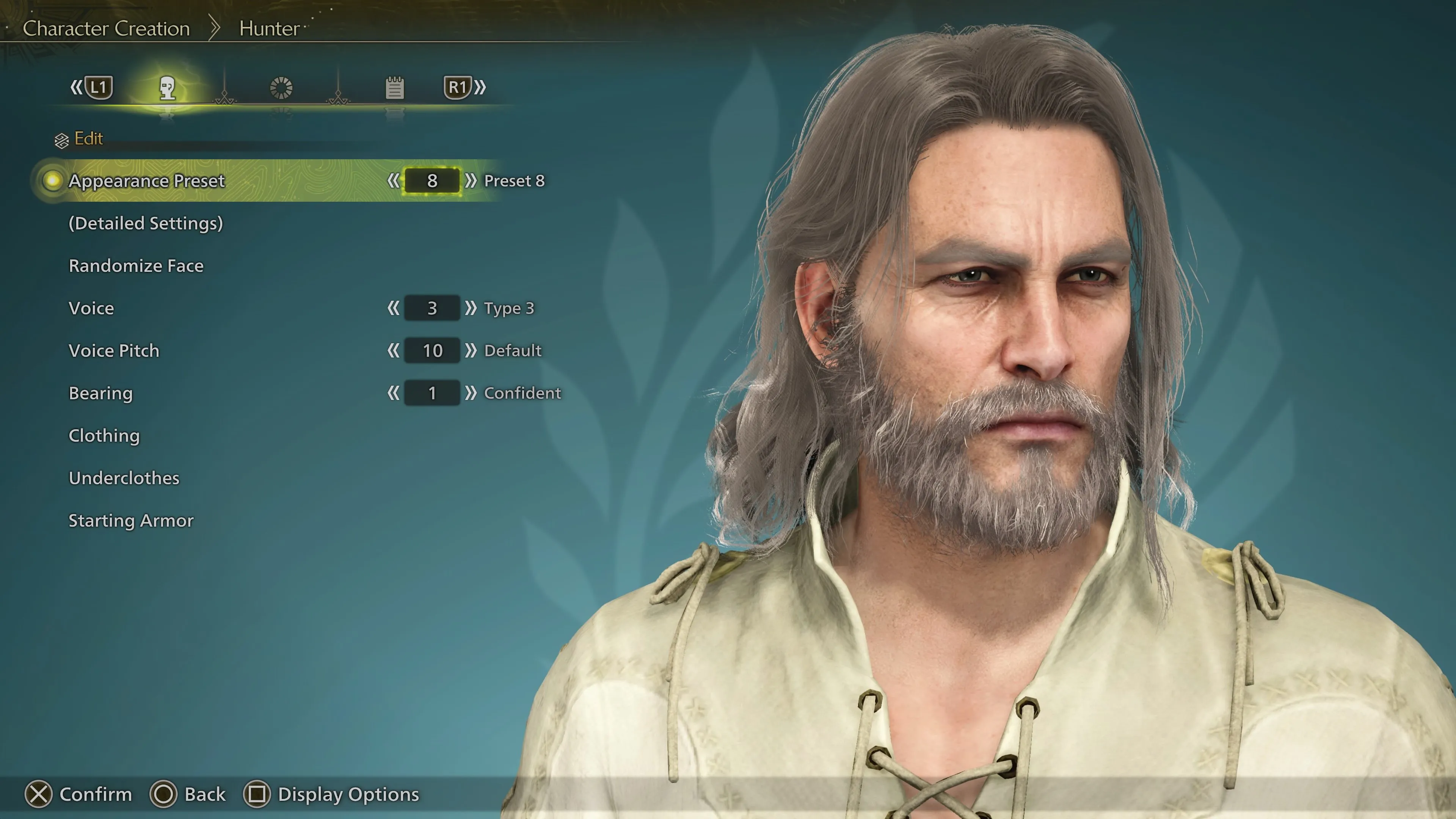Click the Circle Back button icon
1456x819 pixels.
coord(164,794)
